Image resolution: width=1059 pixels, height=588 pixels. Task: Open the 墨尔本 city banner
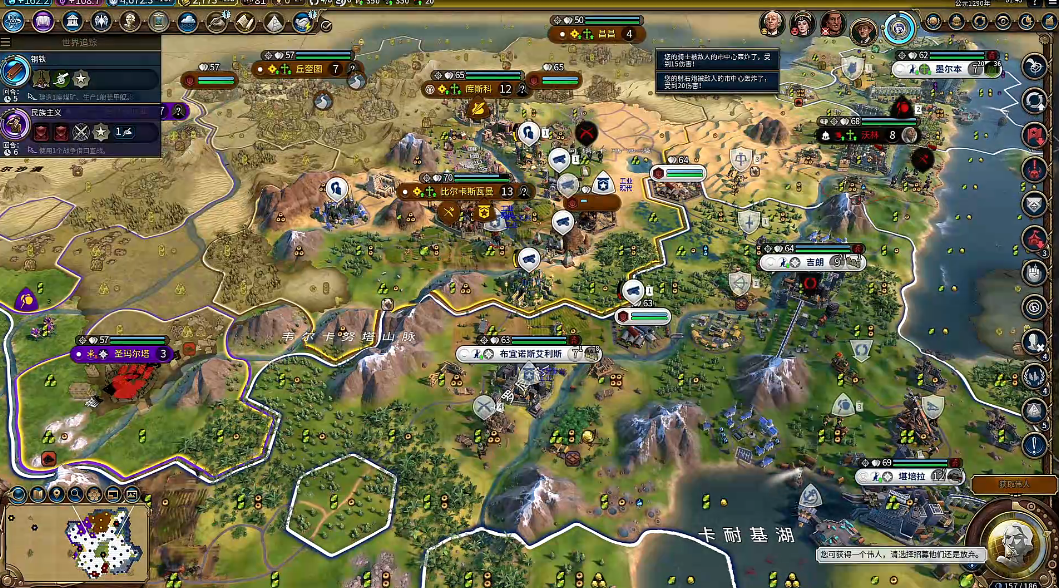[x=938, y=69]
